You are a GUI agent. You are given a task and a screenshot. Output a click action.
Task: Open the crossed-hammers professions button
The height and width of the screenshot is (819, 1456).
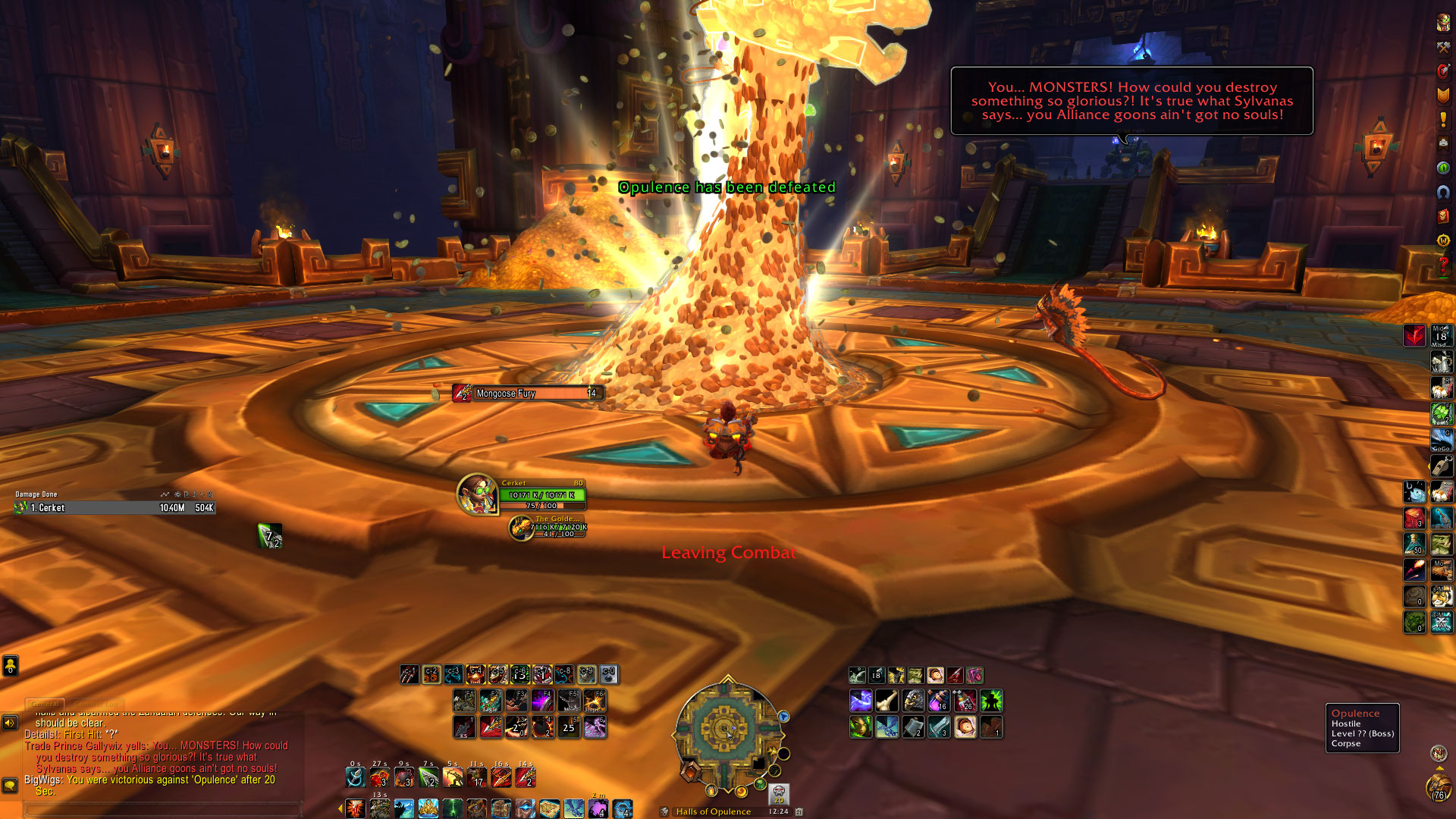[x=1443, y=47]
